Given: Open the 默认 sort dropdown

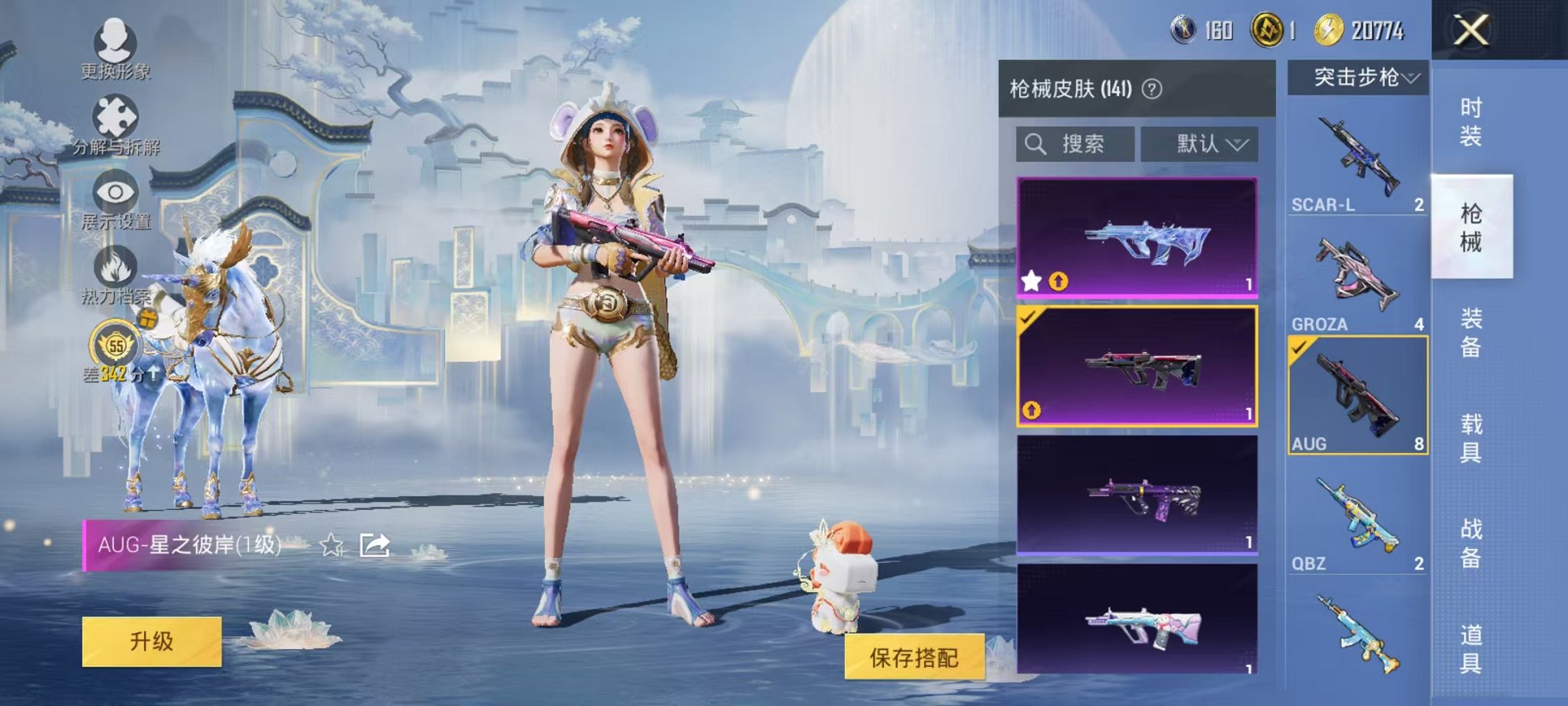Looking at the screenshot, I should pyautogui.click(x=1199, y=144).
